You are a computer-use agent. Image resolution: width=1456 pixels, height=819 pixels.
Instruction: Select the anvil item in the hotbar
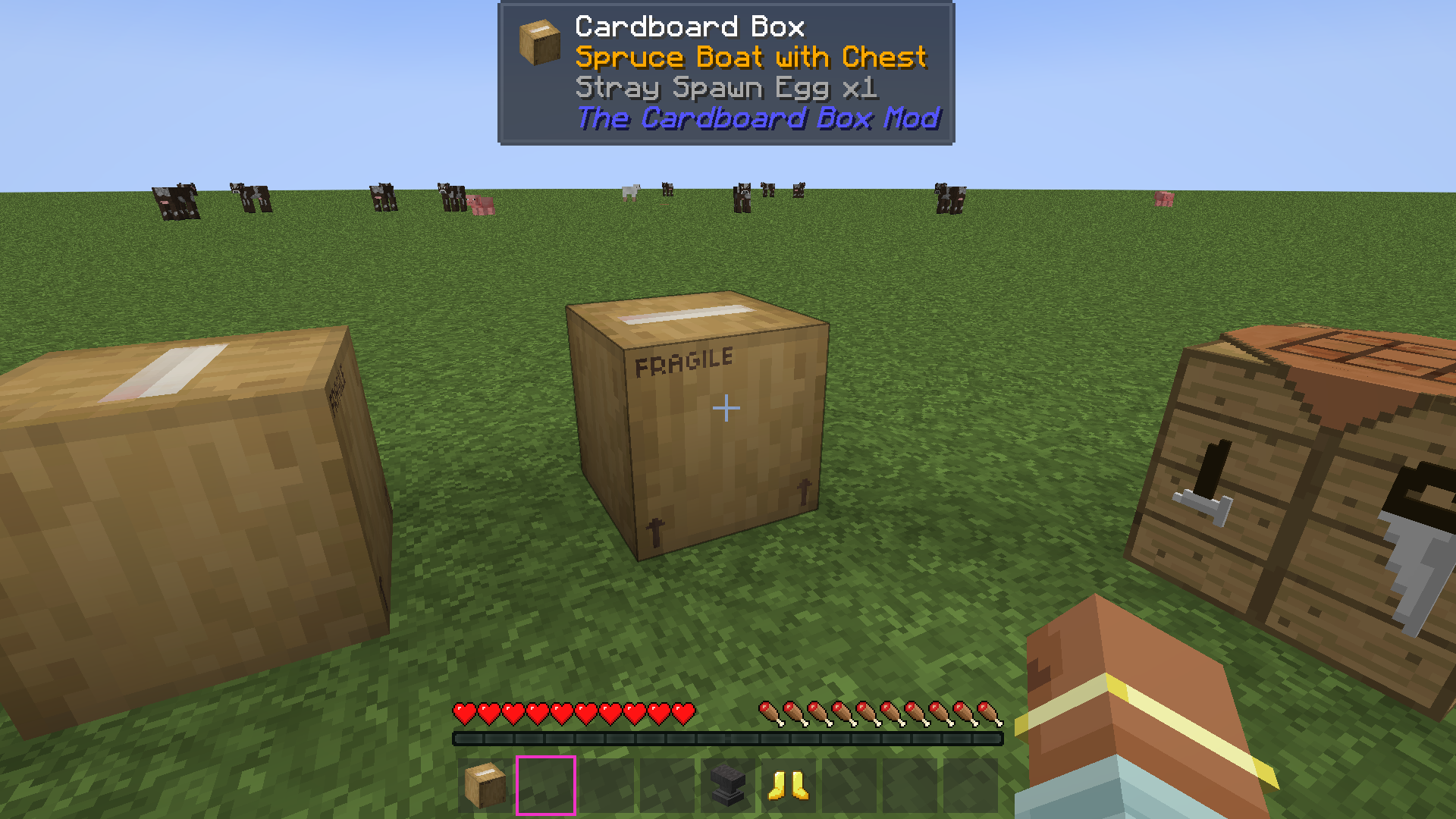coord(729,785)
